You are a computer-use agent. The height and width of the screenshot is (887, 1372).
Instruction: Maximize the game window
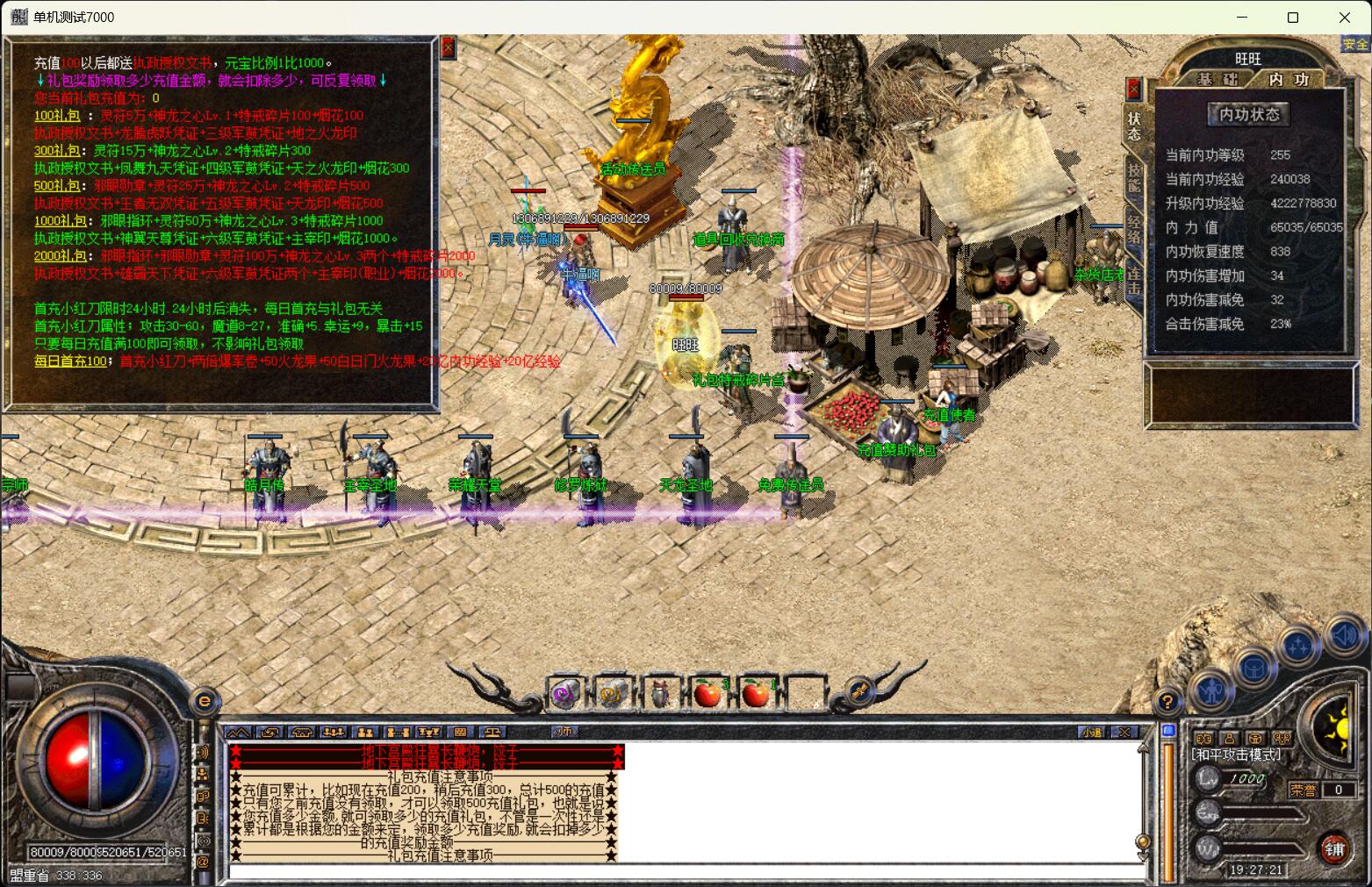[1292, 18]
